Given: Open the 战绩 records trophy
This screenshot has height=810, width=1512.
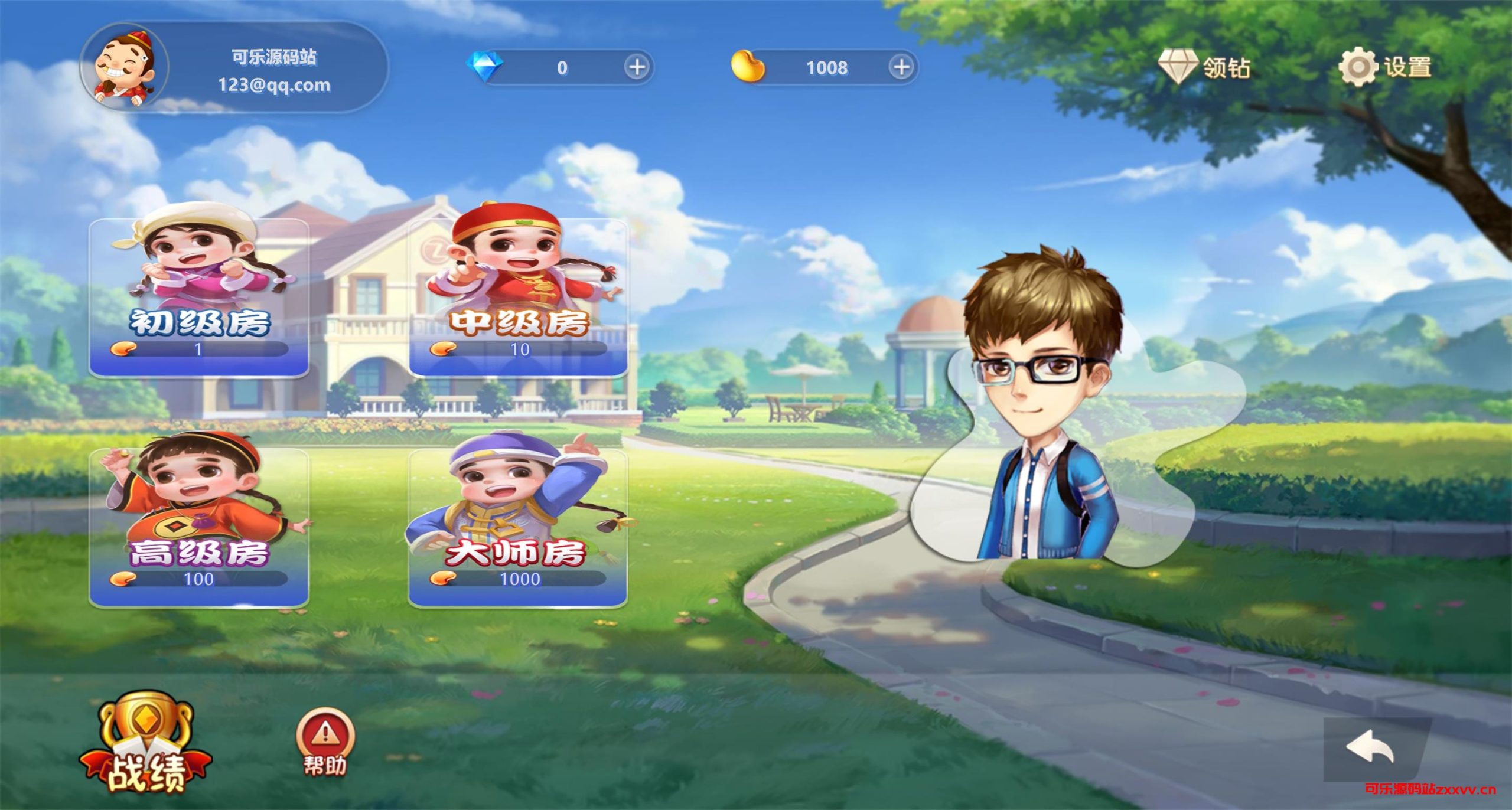Looking at the screenshot, I should point(145,745).
